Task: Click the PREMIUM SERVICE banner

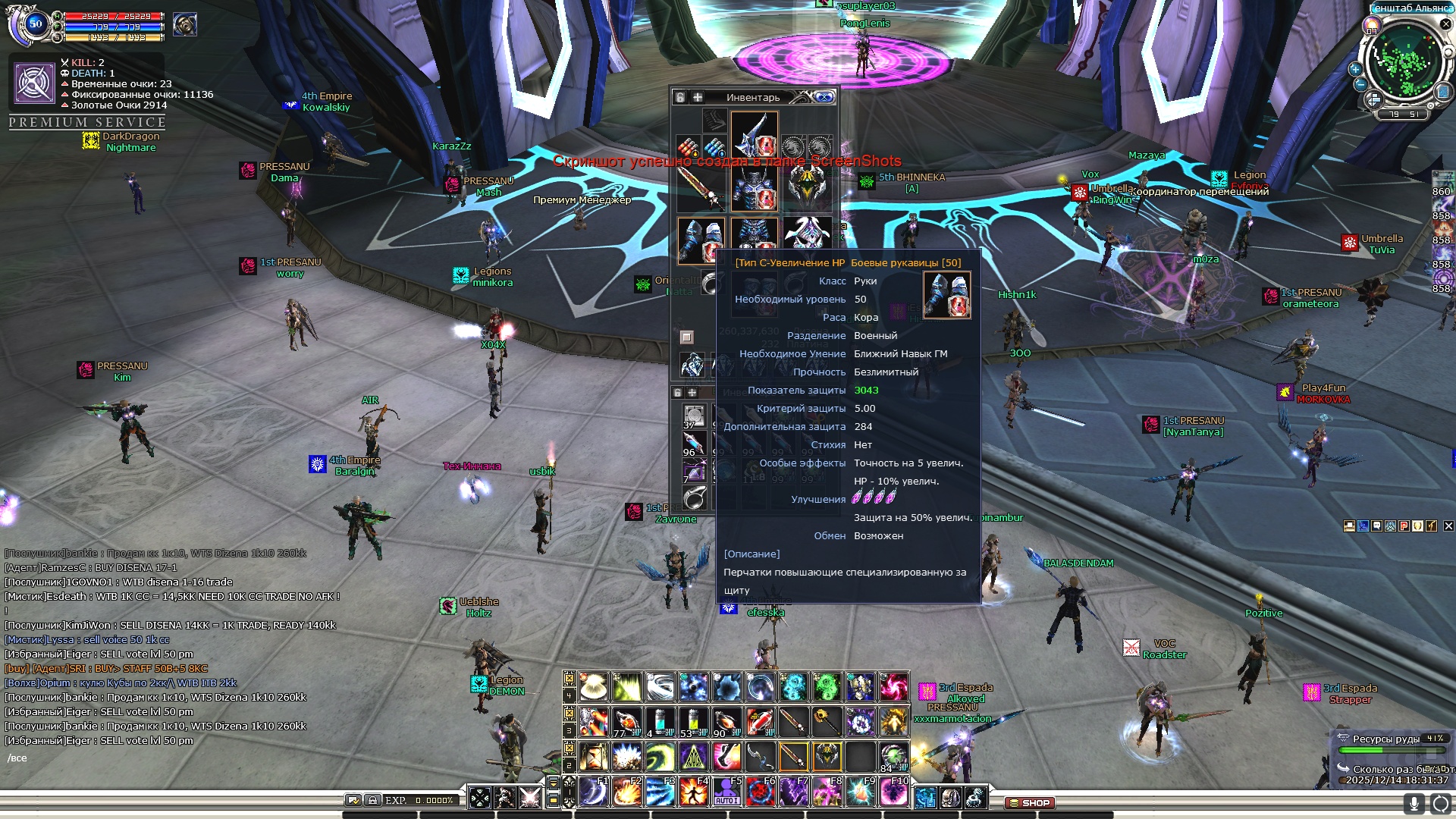Action: 87,122
